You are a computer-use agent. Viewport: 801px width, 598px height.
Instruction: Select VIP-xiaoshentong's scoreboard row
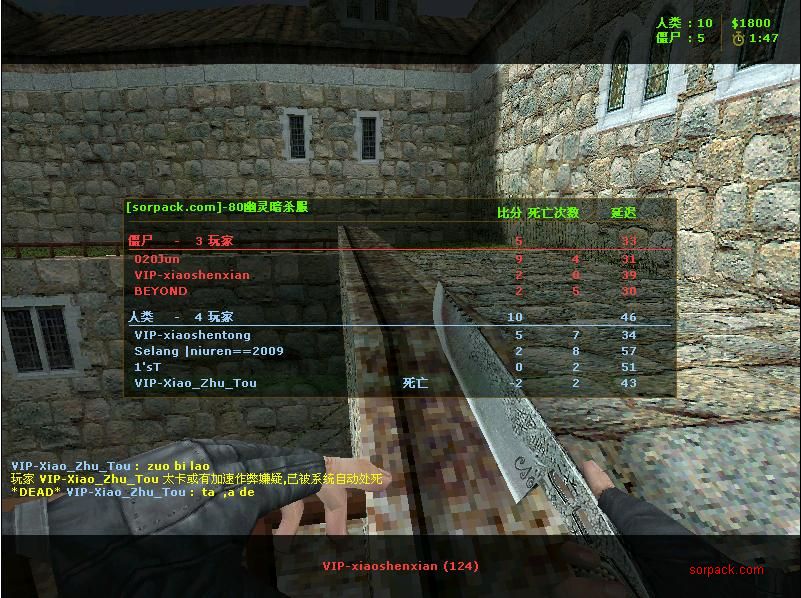193,335
